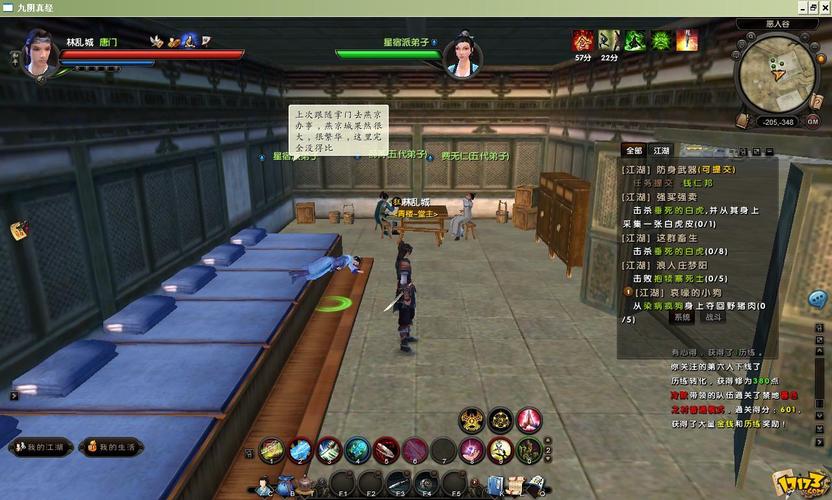The width and height of the screenshot is (832, 500).
Task: Select the 袁缘的小狗 quest entry
Action: coord(683,292)
